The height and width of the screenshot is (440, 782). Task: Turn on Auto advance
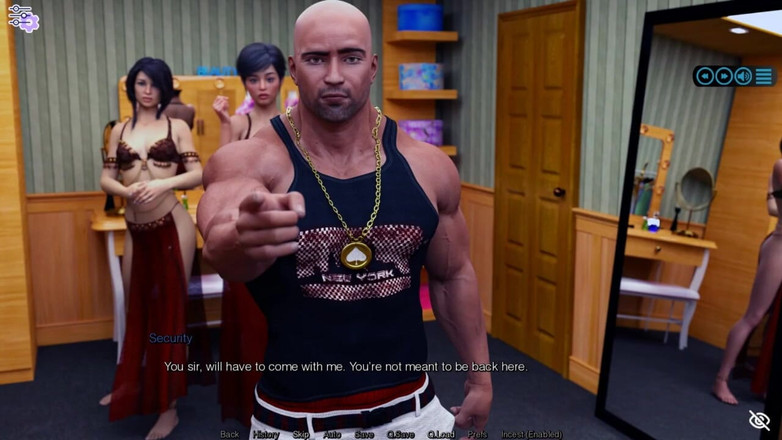click(333, 435)
